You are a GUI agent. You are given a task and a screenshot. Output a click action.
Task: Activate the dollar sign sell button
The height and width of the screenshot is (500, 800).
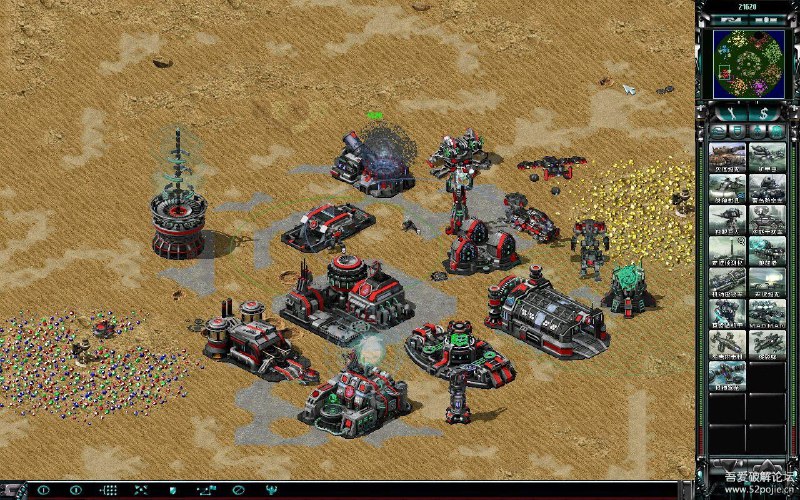pos(764,113)
